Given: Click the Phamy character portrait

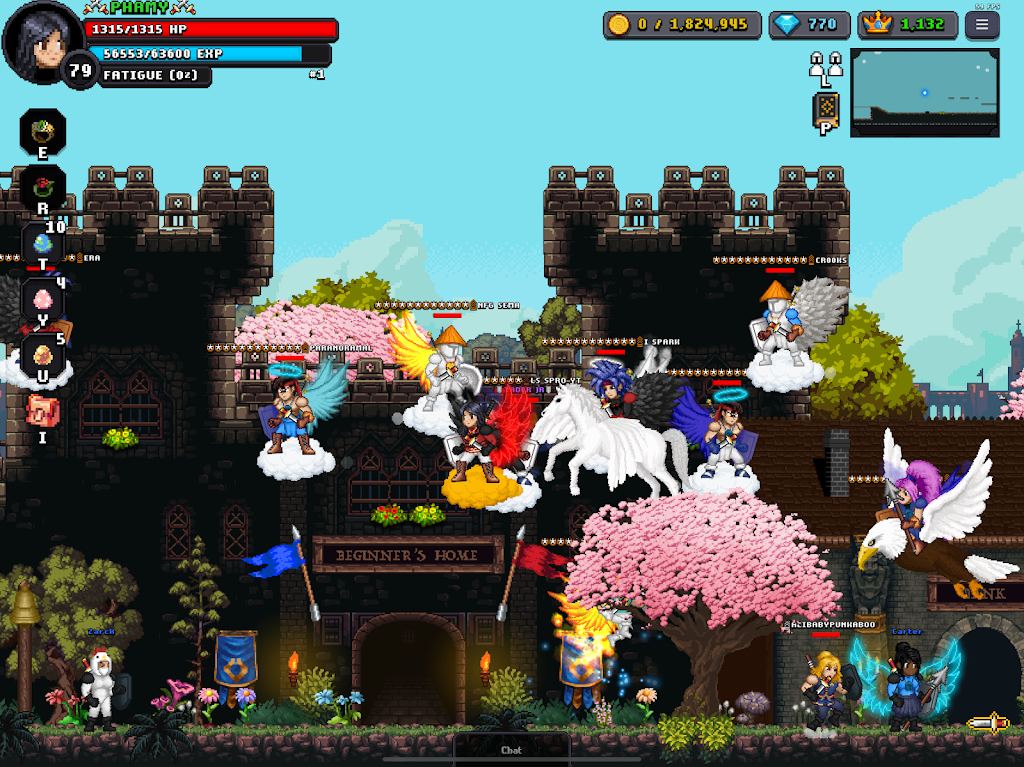Looking at the screenshot, I should [x=42, y=41].
